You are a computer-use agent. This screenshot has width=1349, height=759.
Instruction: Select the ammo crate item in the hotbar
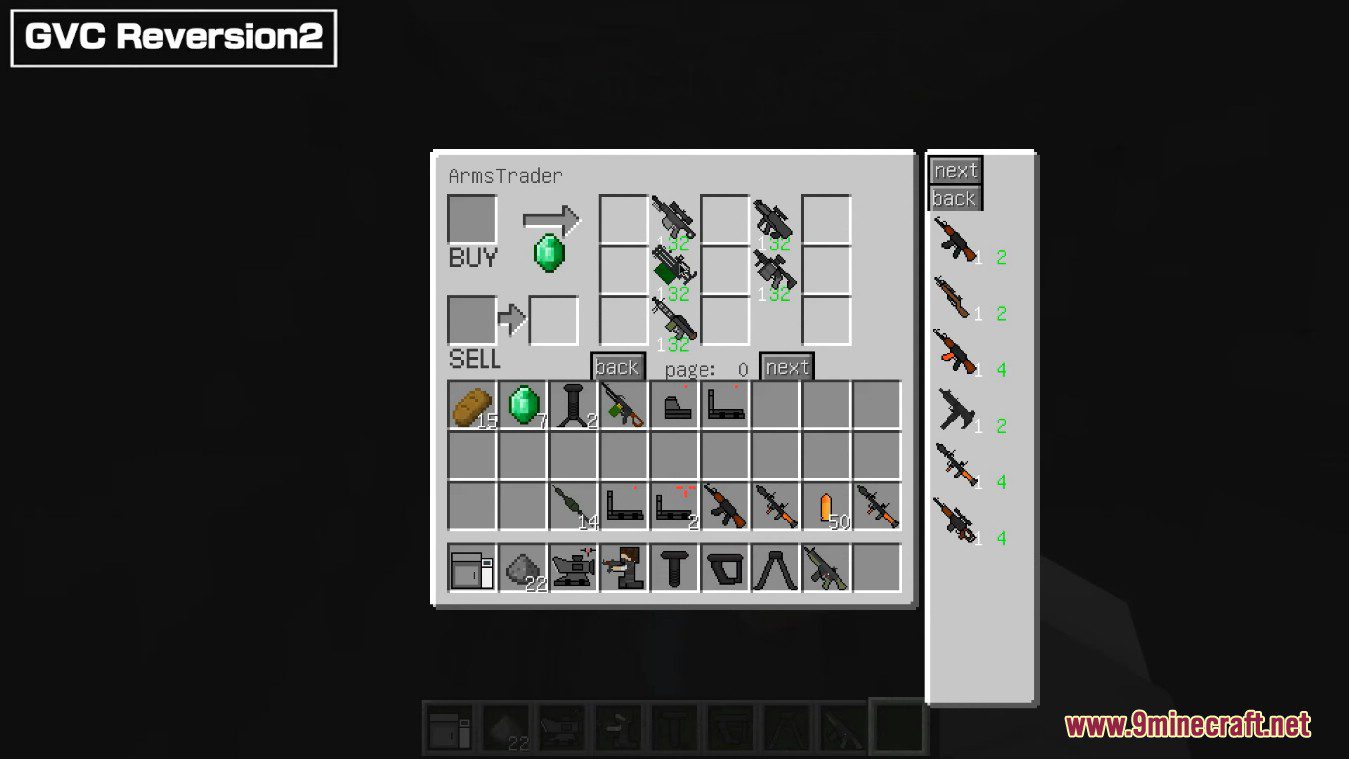pyautogui.click(x=472, y=570)
